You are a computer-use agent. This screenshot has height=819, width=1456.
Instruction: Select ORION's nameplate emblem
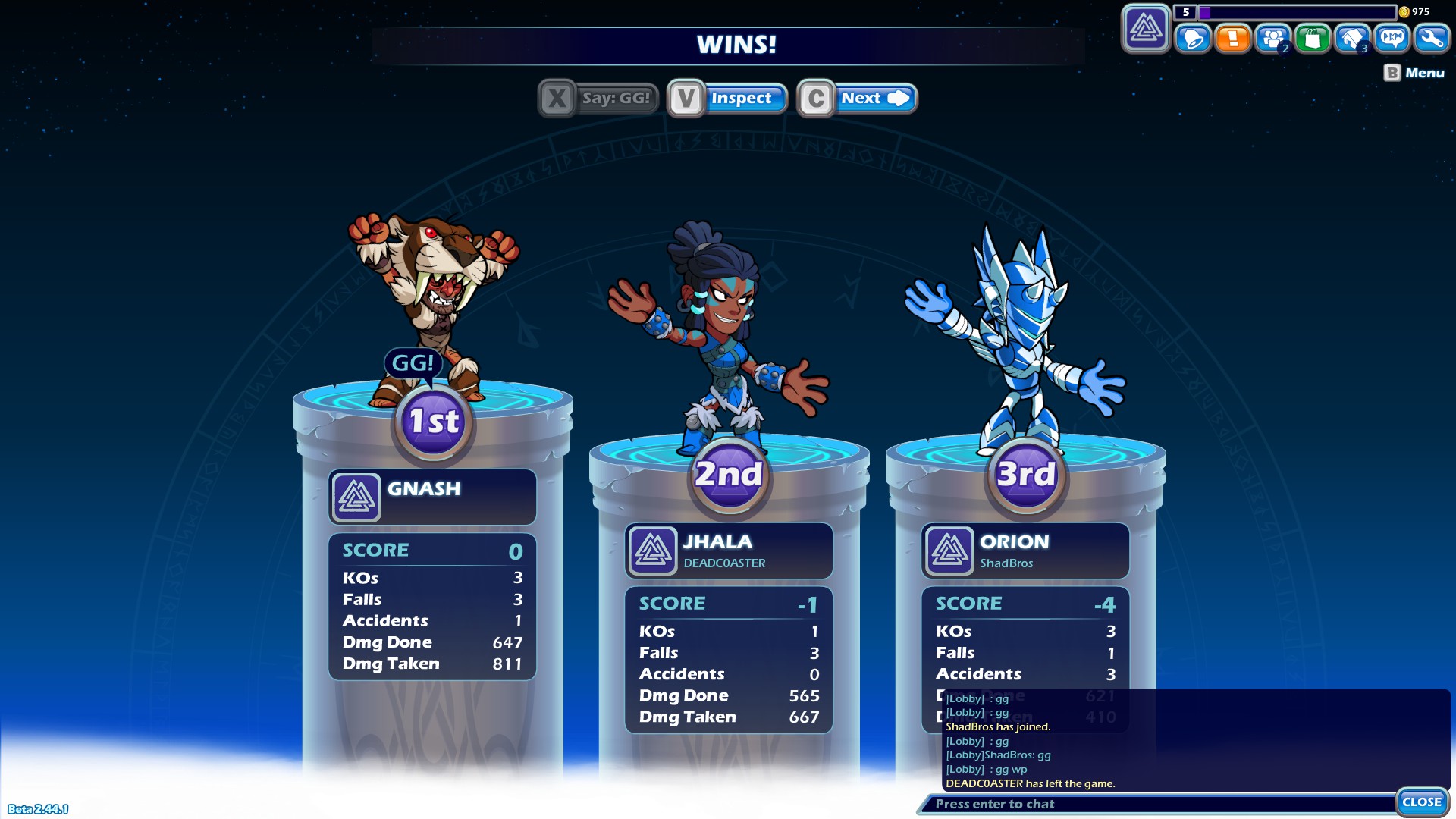(952, 551)
